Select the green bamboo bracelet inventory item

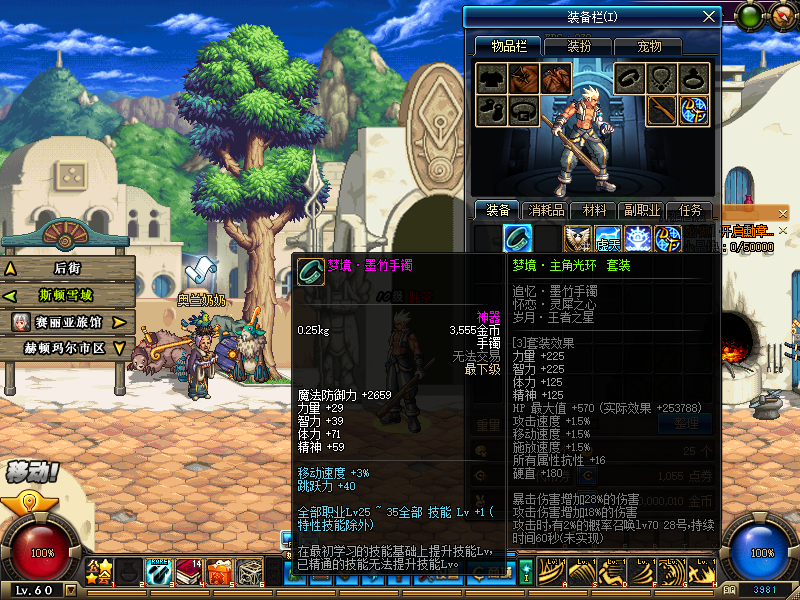pos(518,238)
